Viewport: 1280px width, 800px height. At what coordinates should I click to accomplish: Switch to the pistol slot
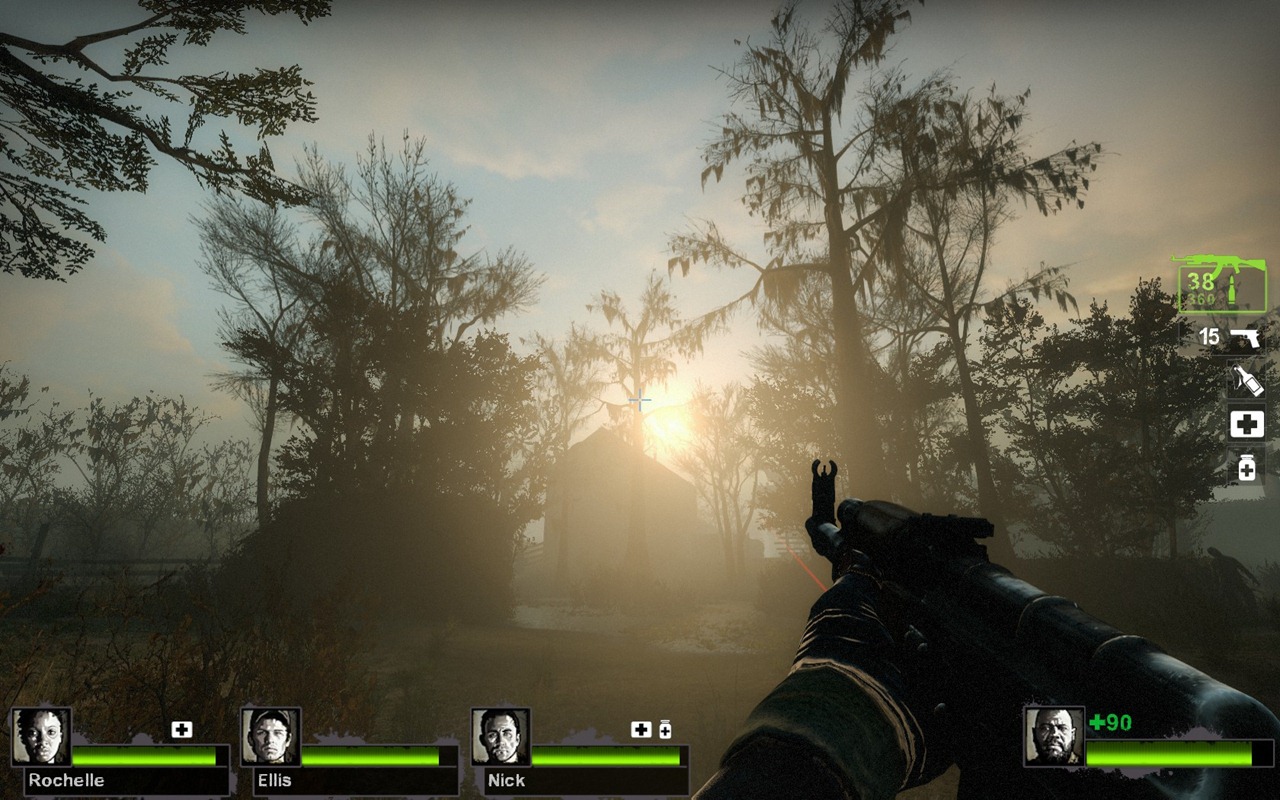coord(1233,337)
